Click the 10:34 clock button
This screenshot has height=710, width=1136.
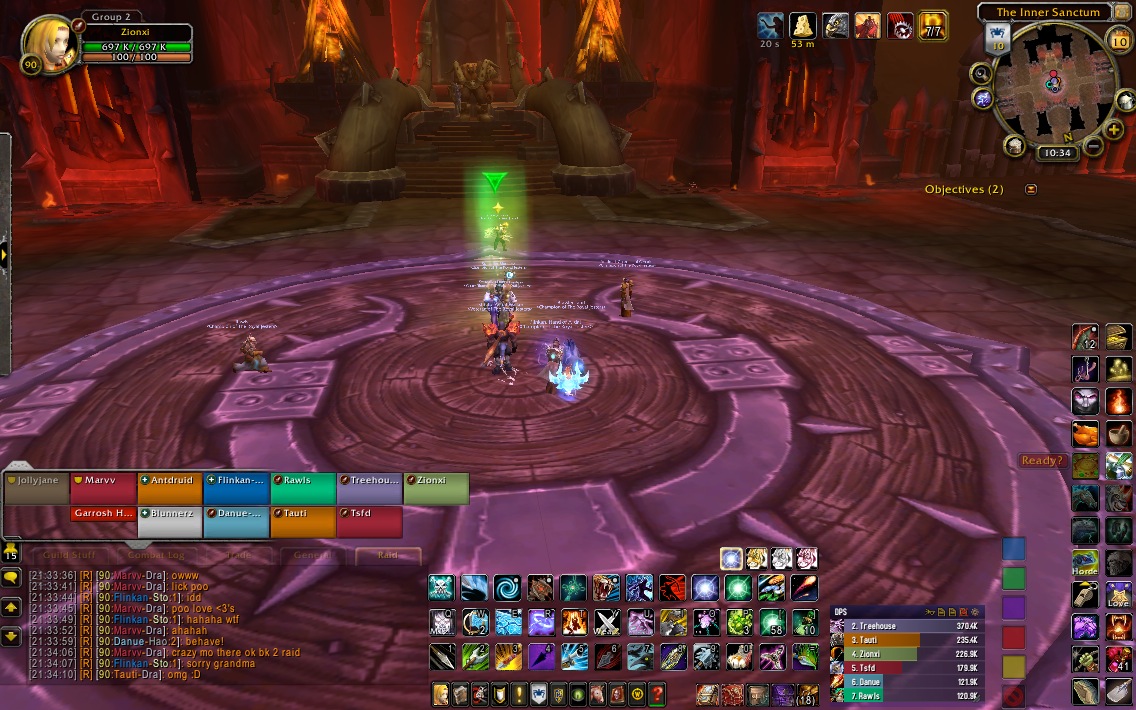[1055, 153]
